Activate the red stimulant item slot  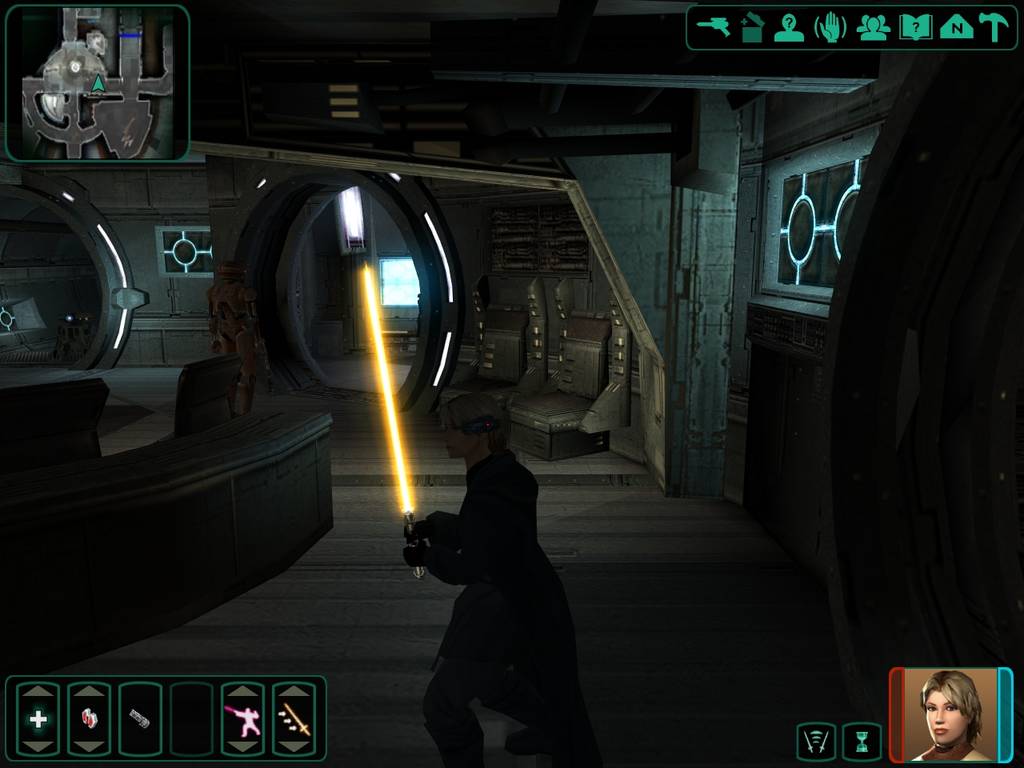[x=89, y=719]
